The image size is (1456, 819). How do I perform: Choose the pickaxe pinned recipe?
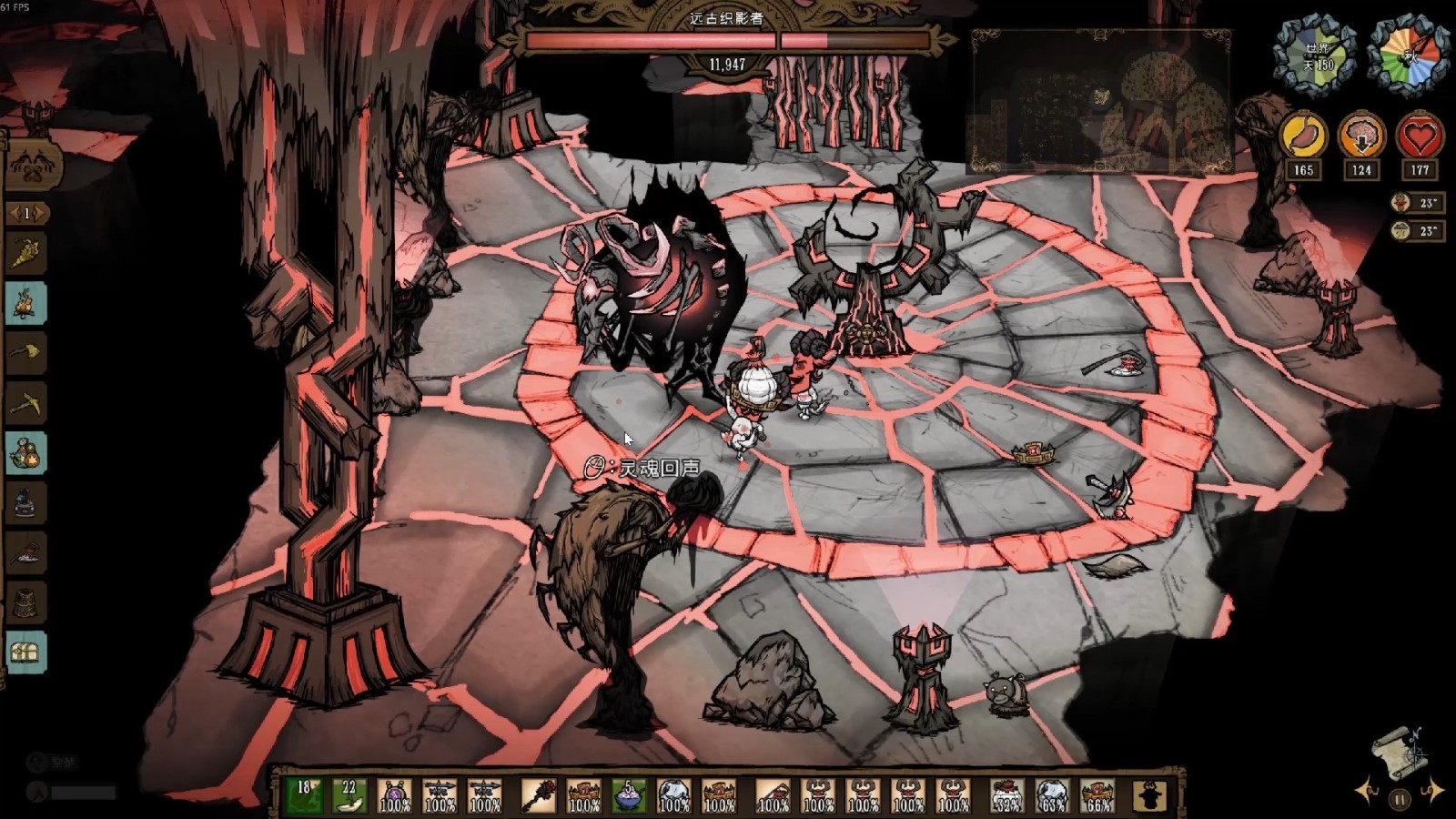pos(26,403)
